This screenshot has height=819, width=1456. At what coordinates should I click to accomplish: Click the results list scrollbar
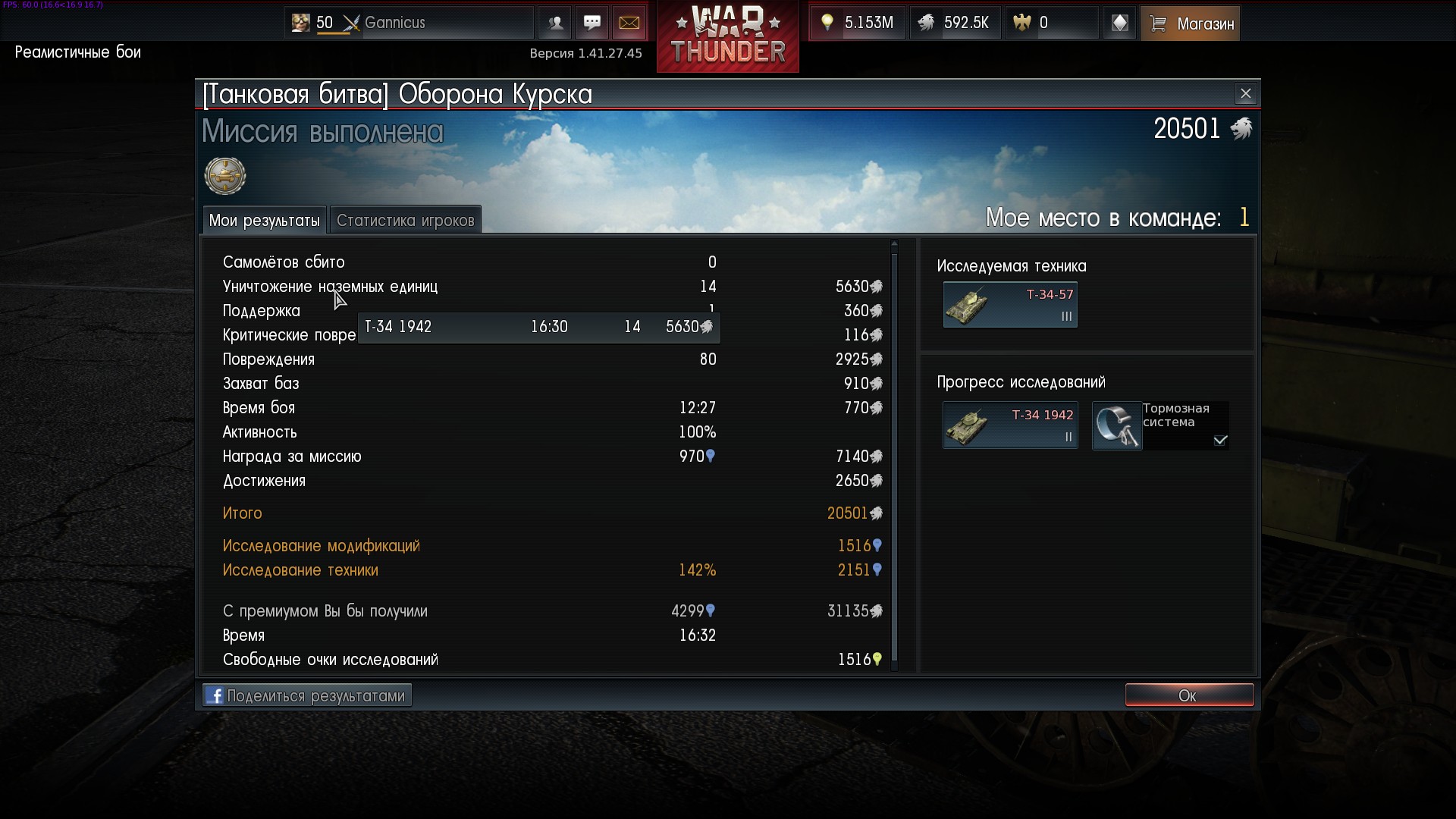click(x=894, y=455)
